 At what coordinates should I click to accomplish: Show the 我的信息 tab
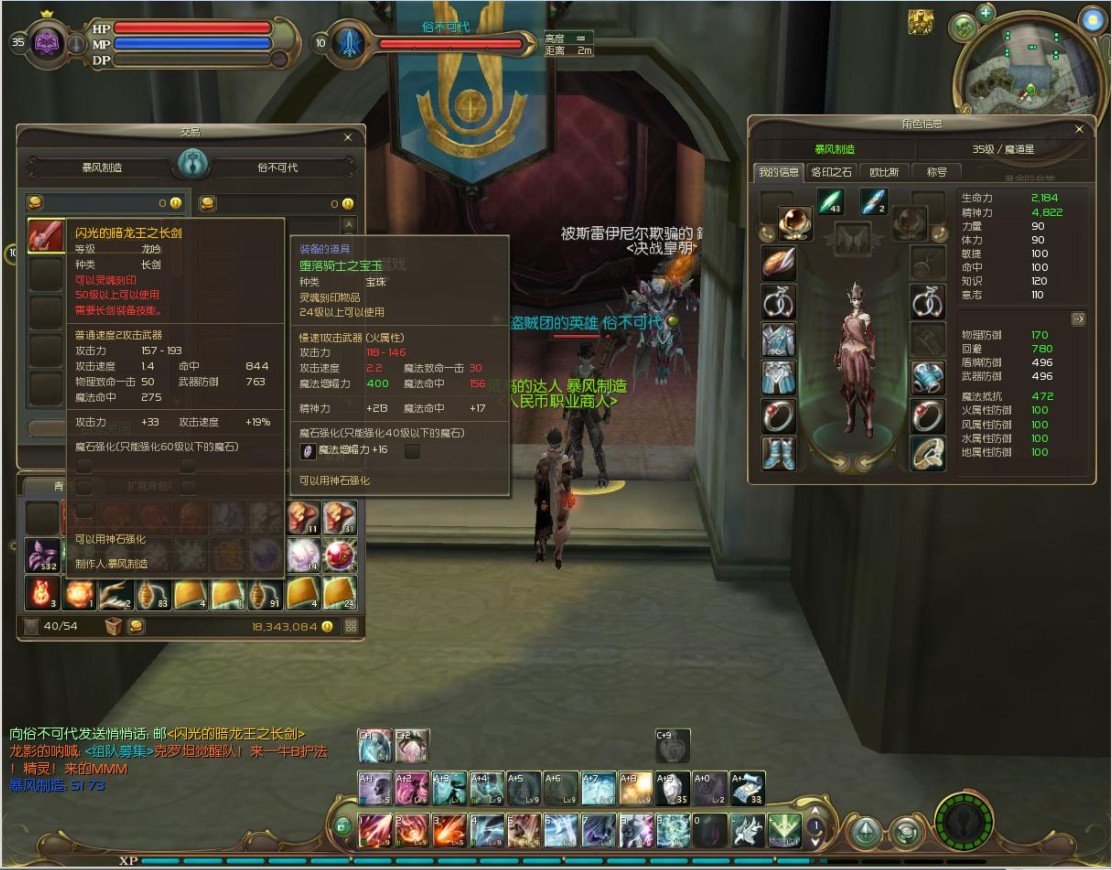click(777, 172)
